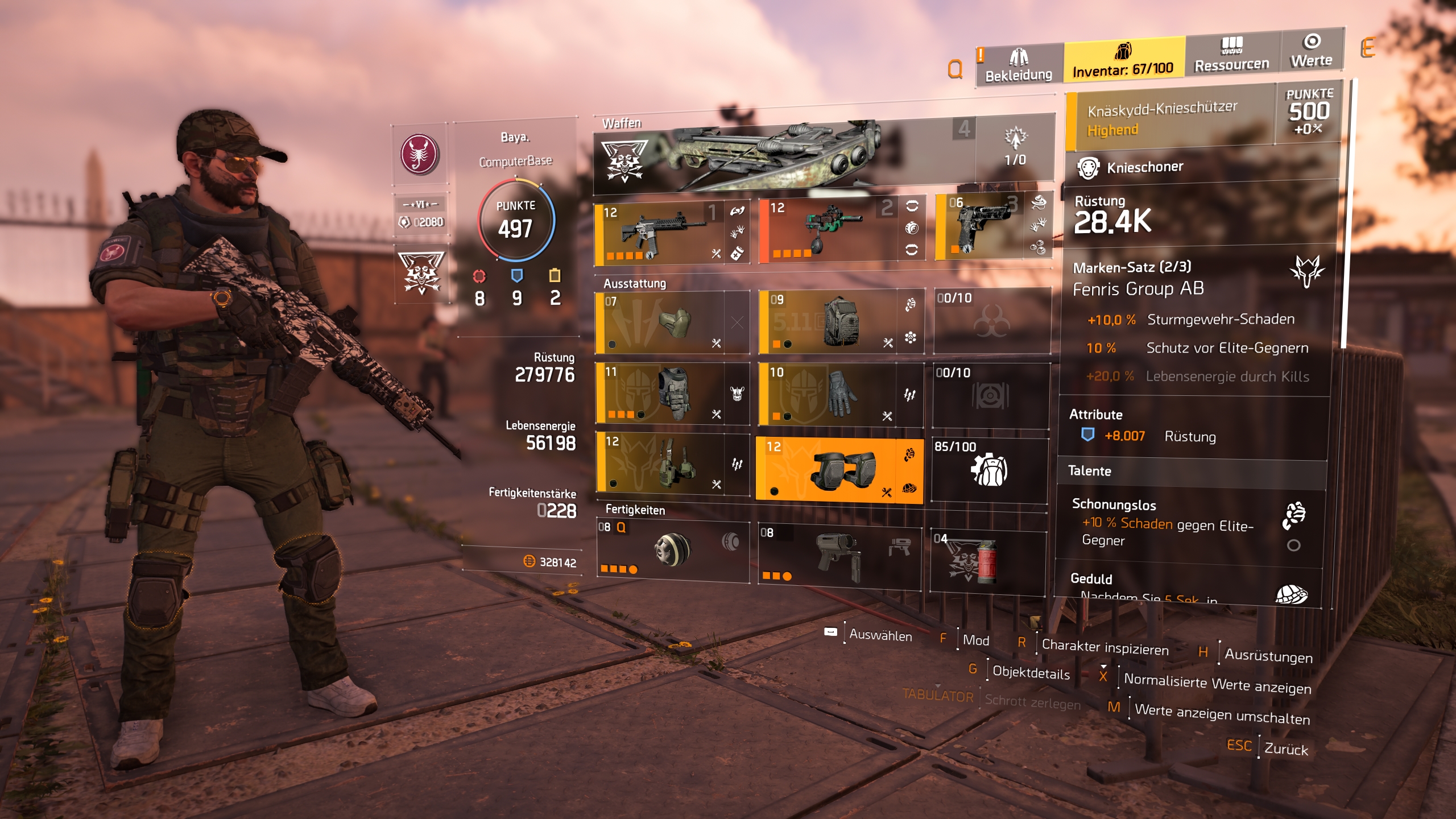1456x819 pixels.
Task: Open the Inventar tab
Action: tap(1123, 60)
